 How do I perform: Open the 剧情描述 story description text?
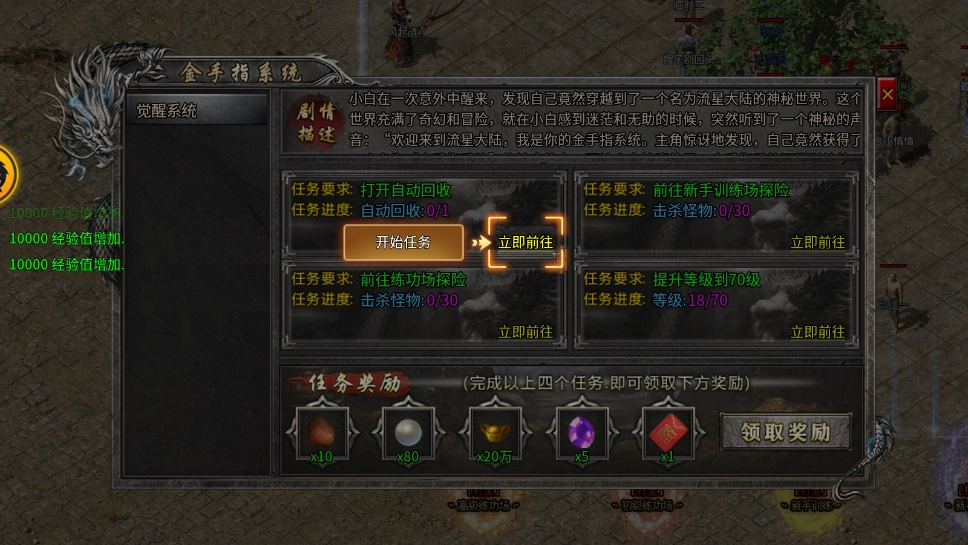coord(312,123)
